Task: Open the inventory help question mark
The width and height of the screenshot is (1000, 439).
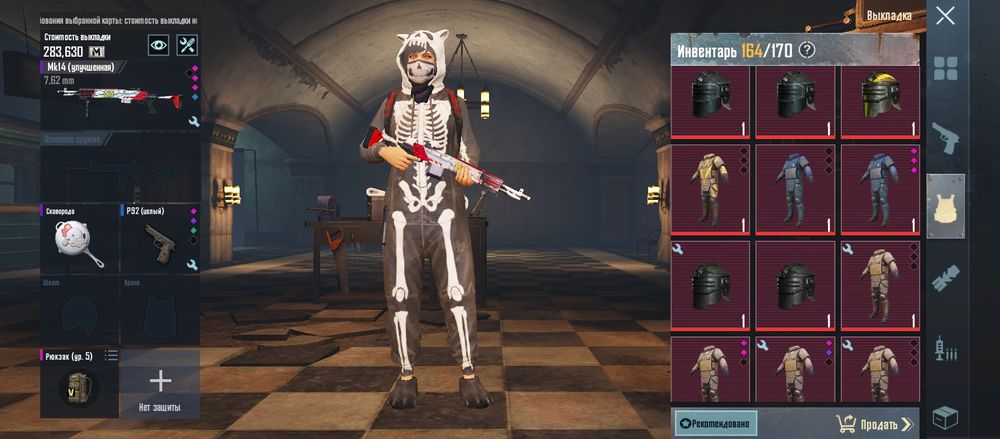Action: tap(807, 50)
